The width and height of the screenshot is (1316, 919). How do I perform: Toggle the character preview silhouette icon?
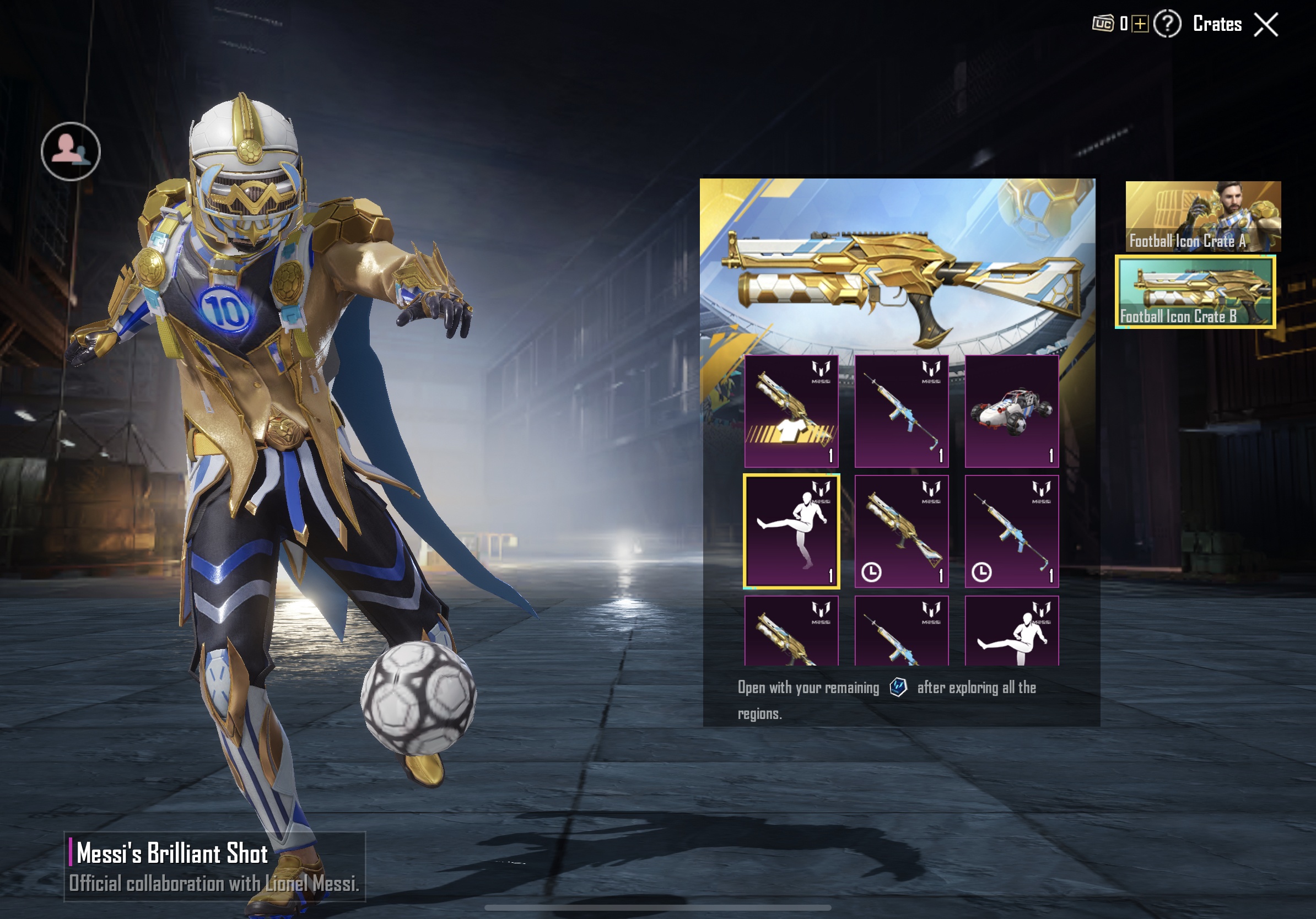click(71, 152)
